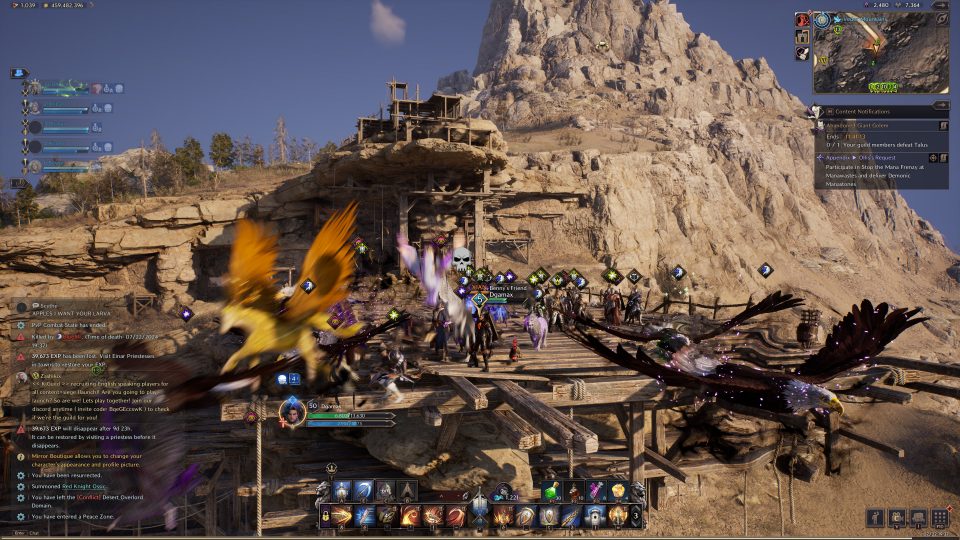Screen dimensions: 960x540
Task: Open the grid main menu button
Action: pyautogui.click(x=939, y=518)
